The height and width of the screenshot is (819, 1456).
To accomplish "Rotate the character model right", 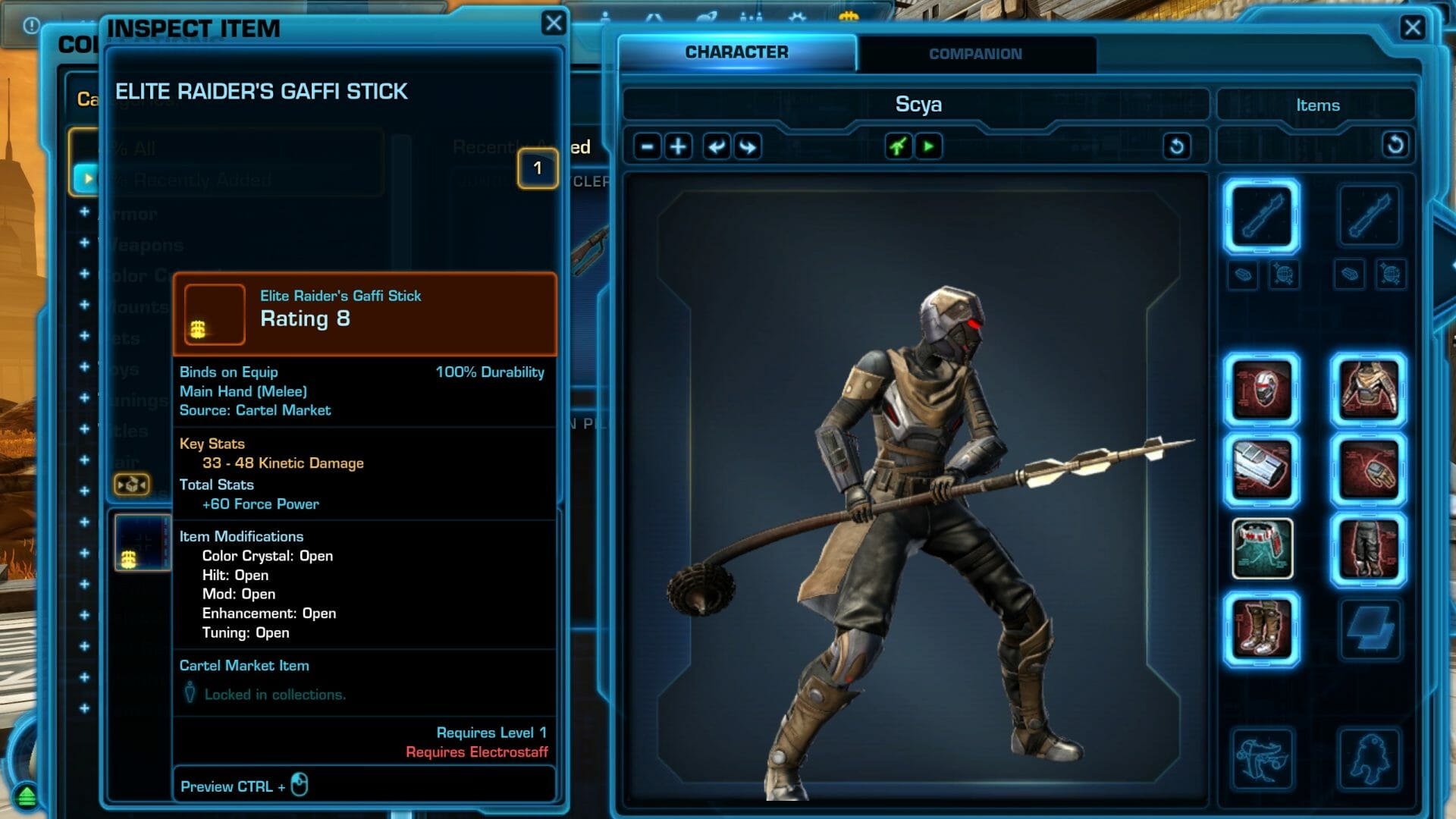I will [748, 146].
